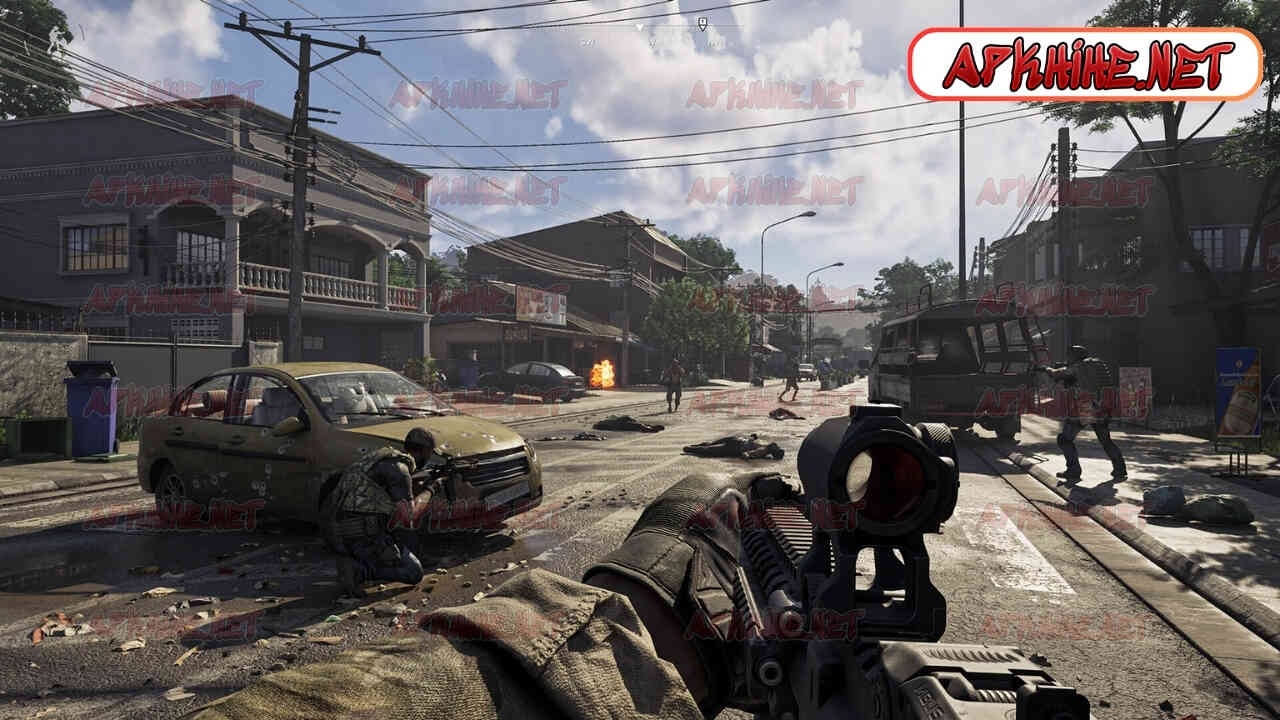Open the APKHIHE.NET logo banner
Image resolution: width=1280 pixels, height=720 pixels.
(x=1086, y=64)
